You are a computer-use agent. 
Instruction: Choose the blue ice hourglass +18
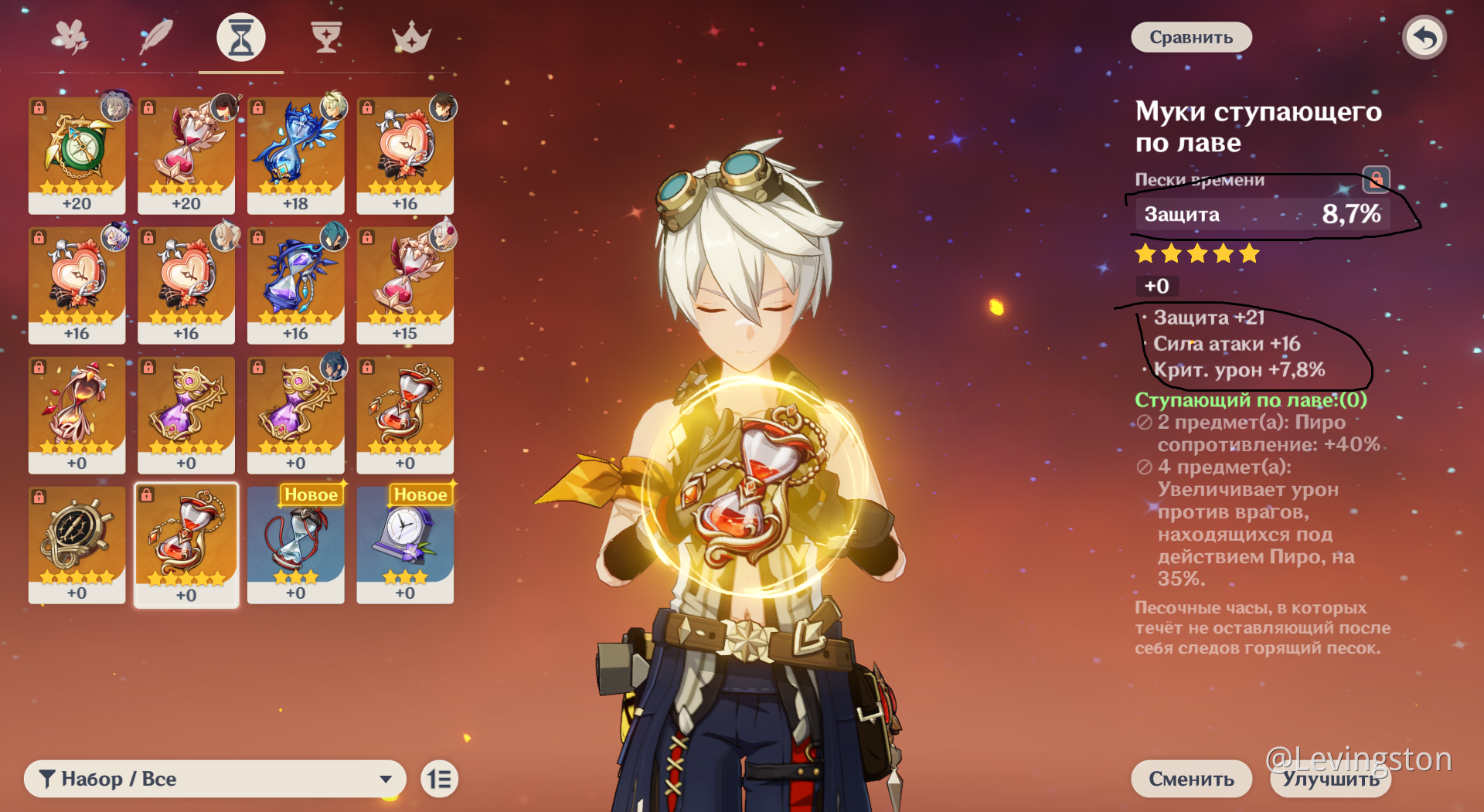click(x=295, y=155)
